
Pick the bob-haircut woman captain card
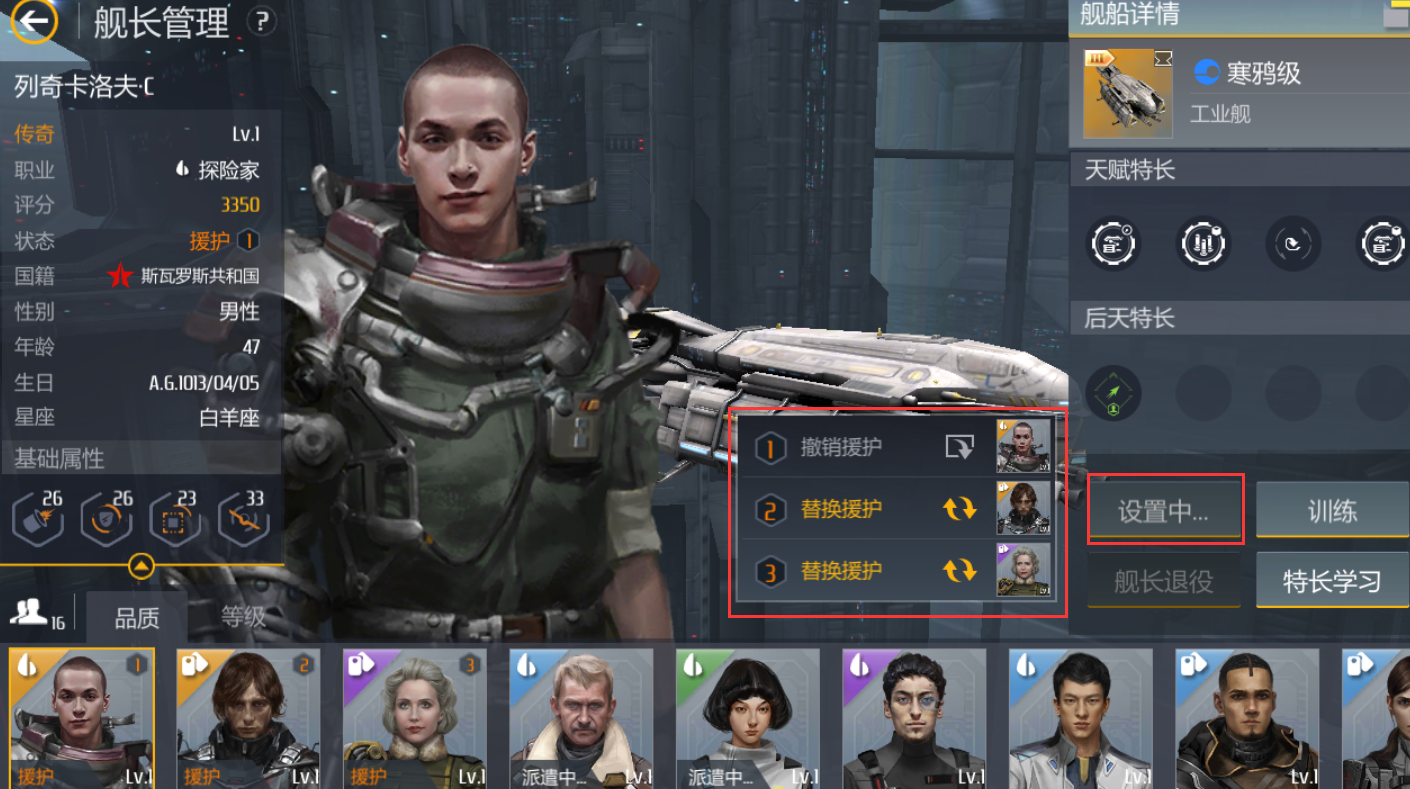(748, 718)
